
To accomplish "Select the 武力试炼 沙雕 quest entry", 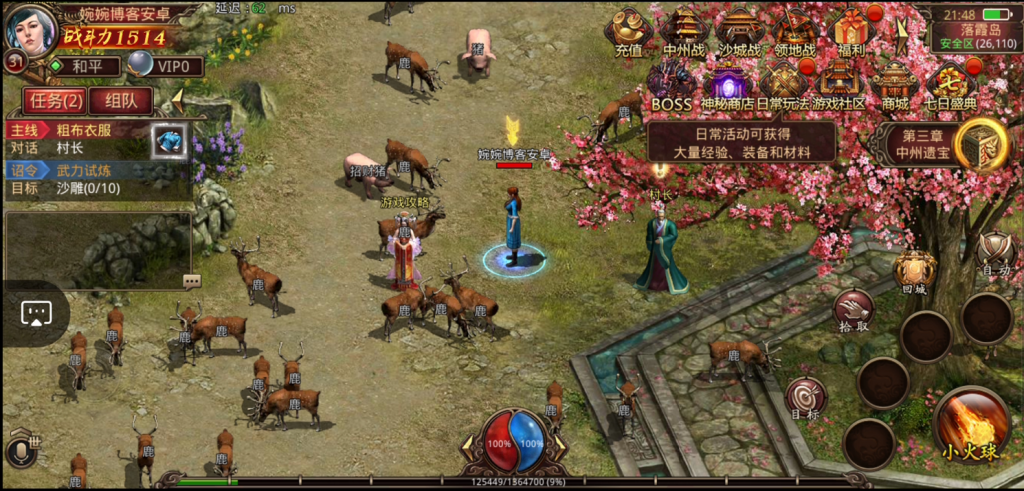I will 80,179.
